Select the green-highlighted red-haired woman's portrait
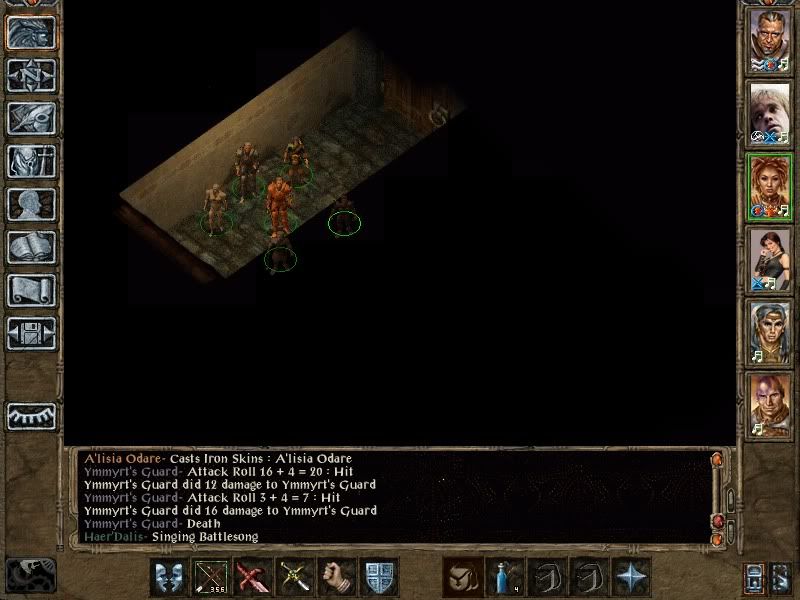 [x=770, y=186]
